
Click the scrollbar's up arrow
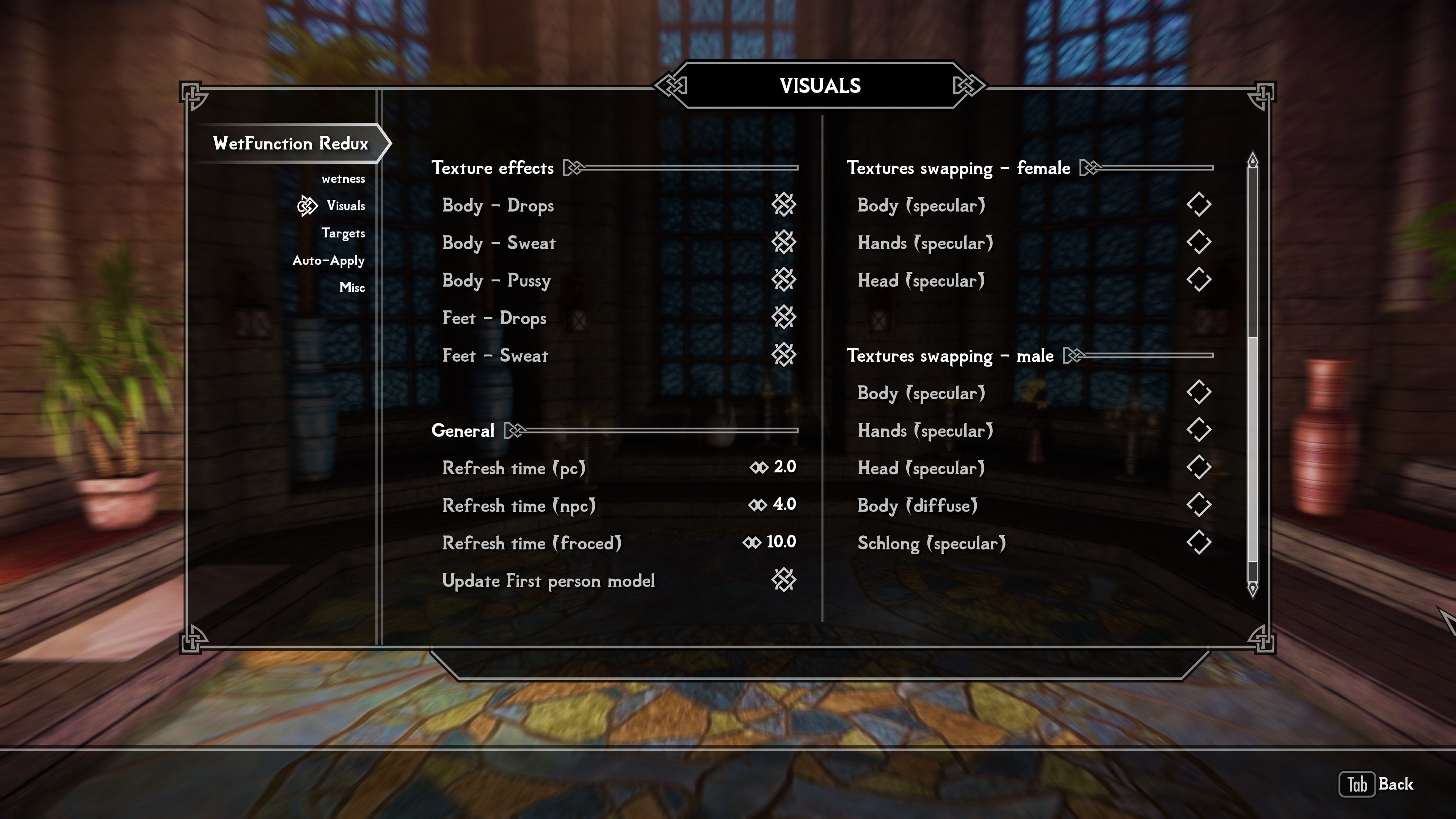[1252, 160]
